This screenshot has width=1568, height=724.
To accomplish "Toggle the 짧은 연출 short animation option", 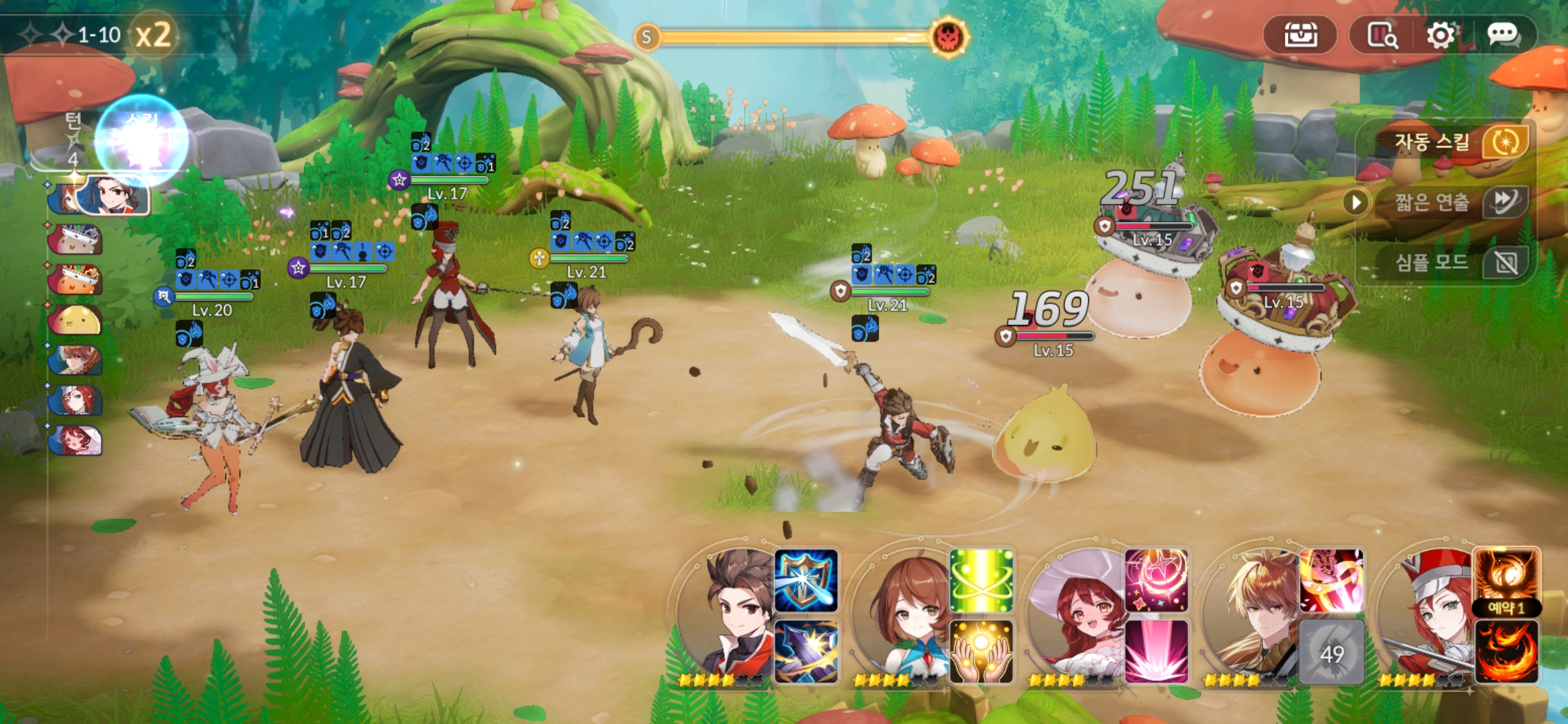I will 1504,201.
